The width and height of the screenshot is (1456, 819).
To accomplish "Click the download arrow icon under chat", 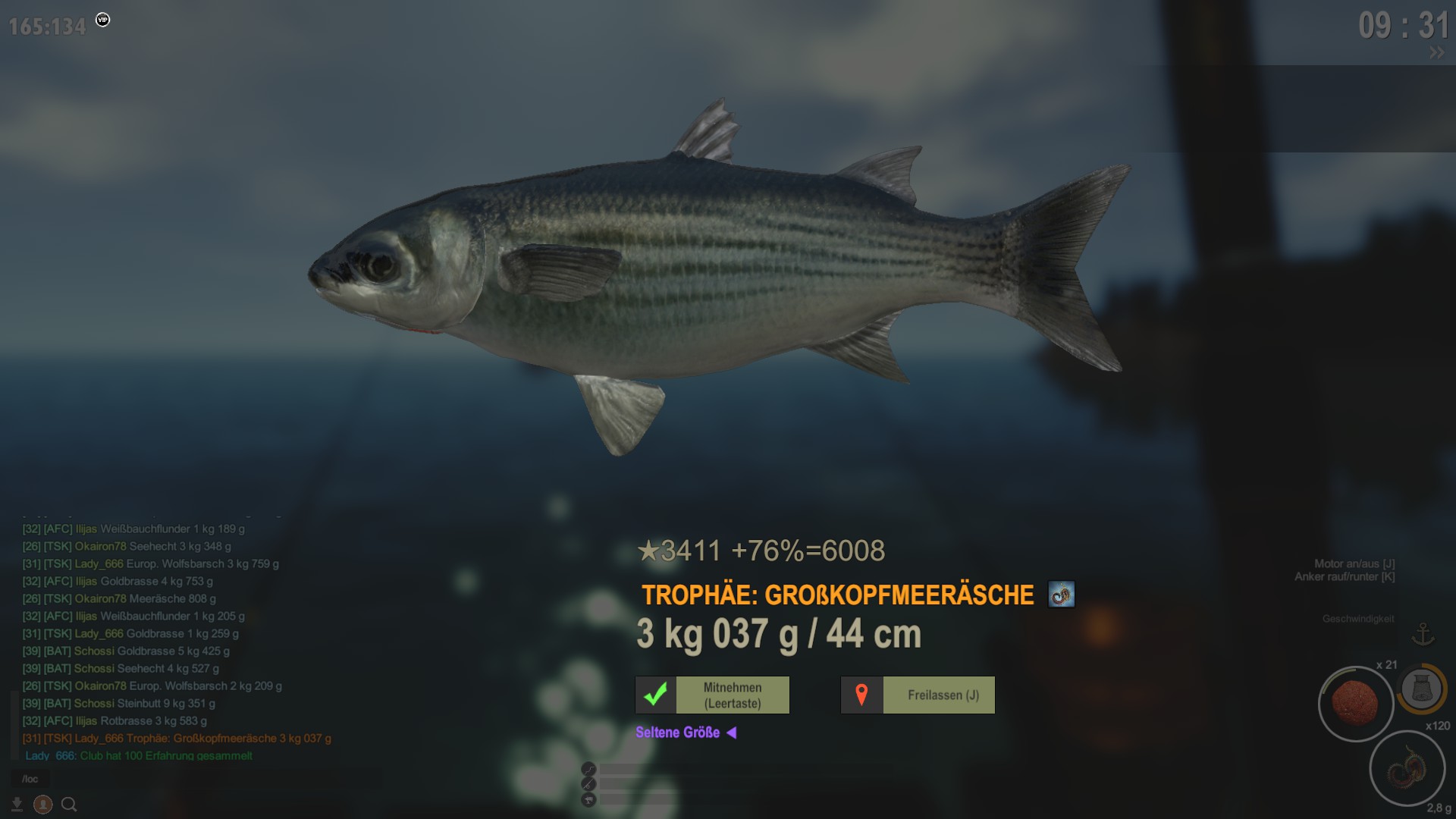I will coord(17,805).
